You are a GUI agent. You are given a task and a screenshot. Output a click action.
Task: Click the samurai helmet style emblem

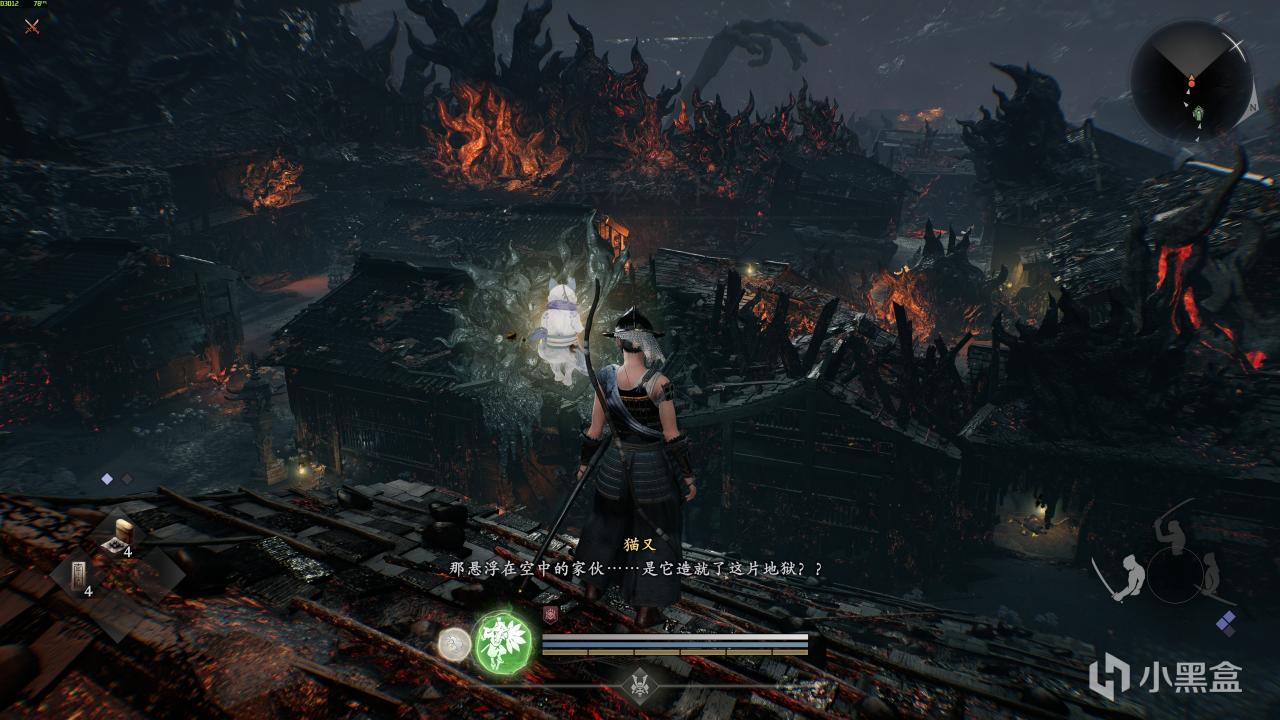(x=640, y=683)
